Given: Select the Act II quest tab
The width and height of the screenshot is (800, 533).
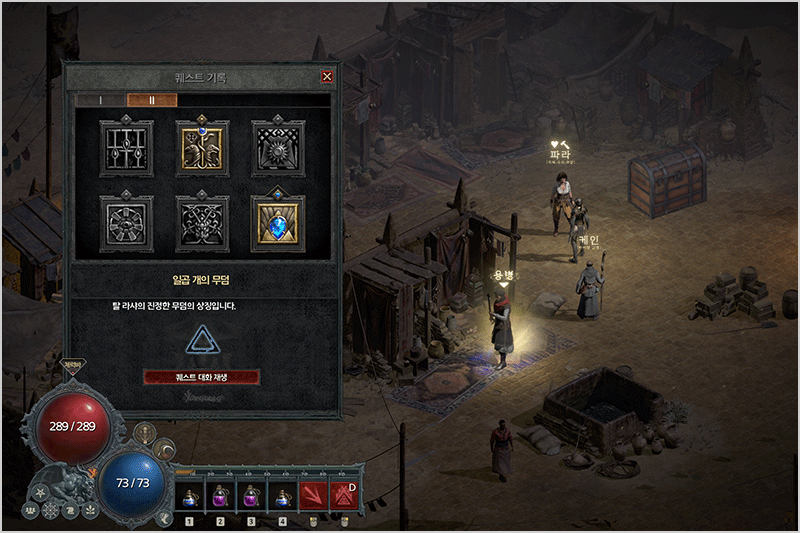Looking at the screenshot, I should coord(152,100).
